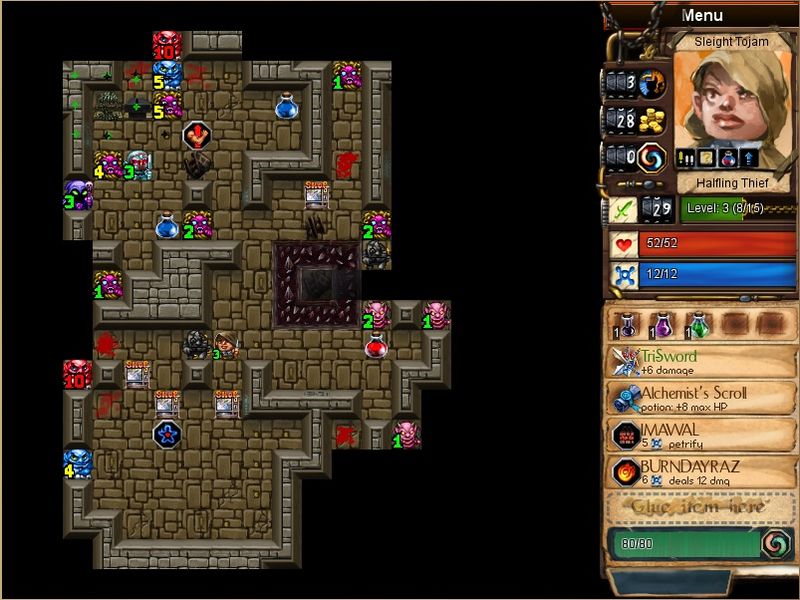Click the green sword attack icon
Viewport: 800px width, 600px height.
pos(624,210)
